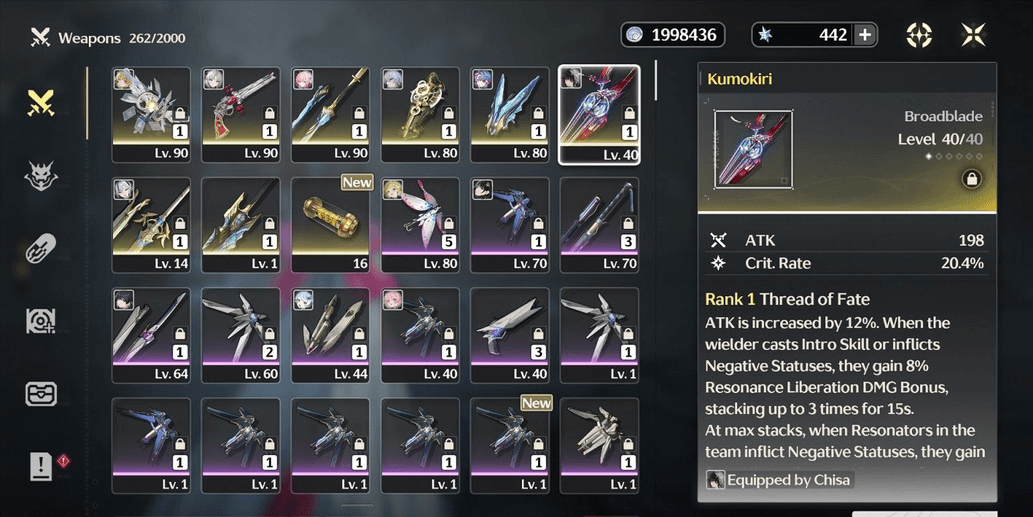Choose the red pistols at level 90

(x=240, y=114)
